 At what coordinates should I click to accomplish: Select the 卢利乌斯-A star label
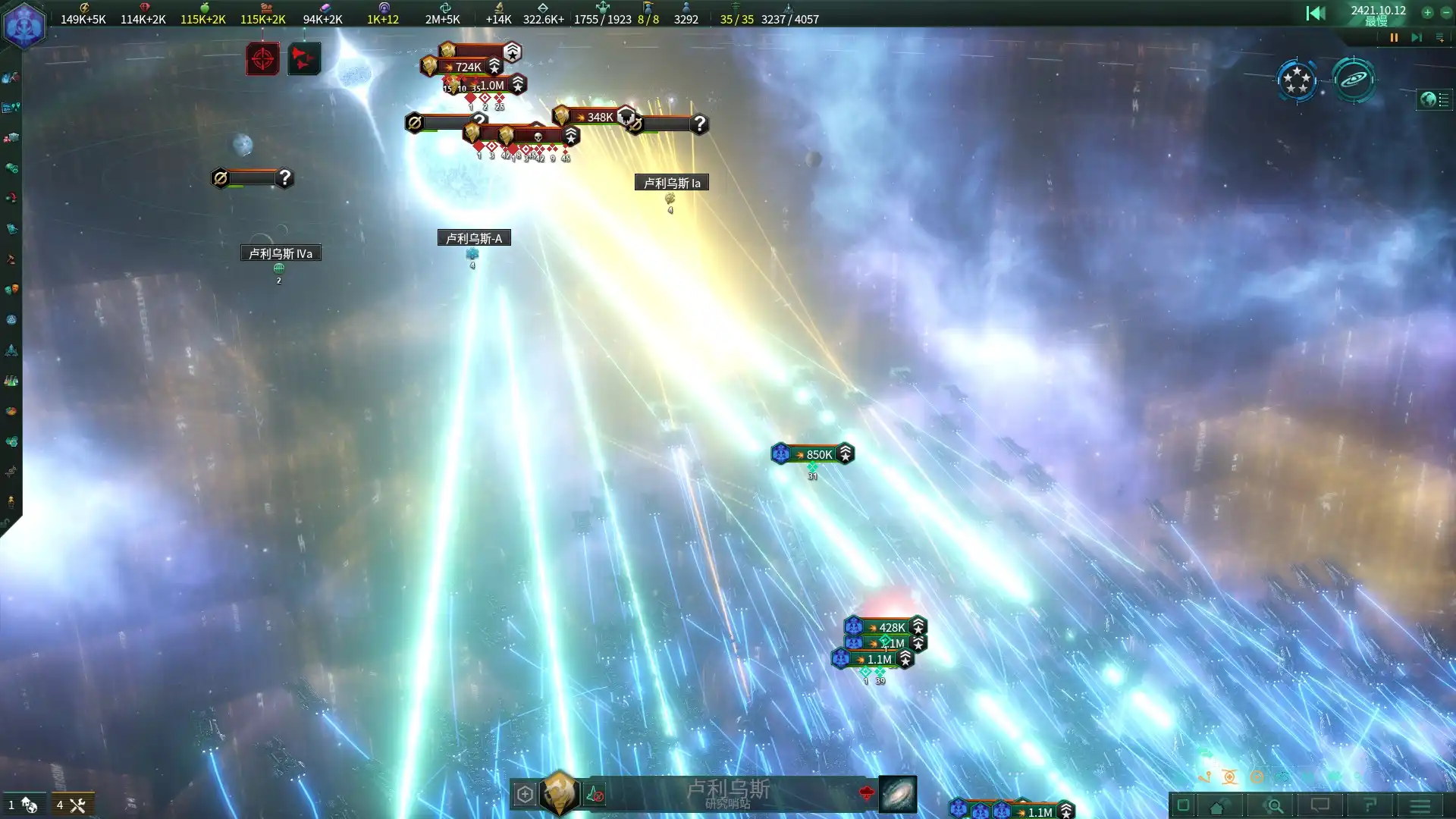tap(474, 238)
